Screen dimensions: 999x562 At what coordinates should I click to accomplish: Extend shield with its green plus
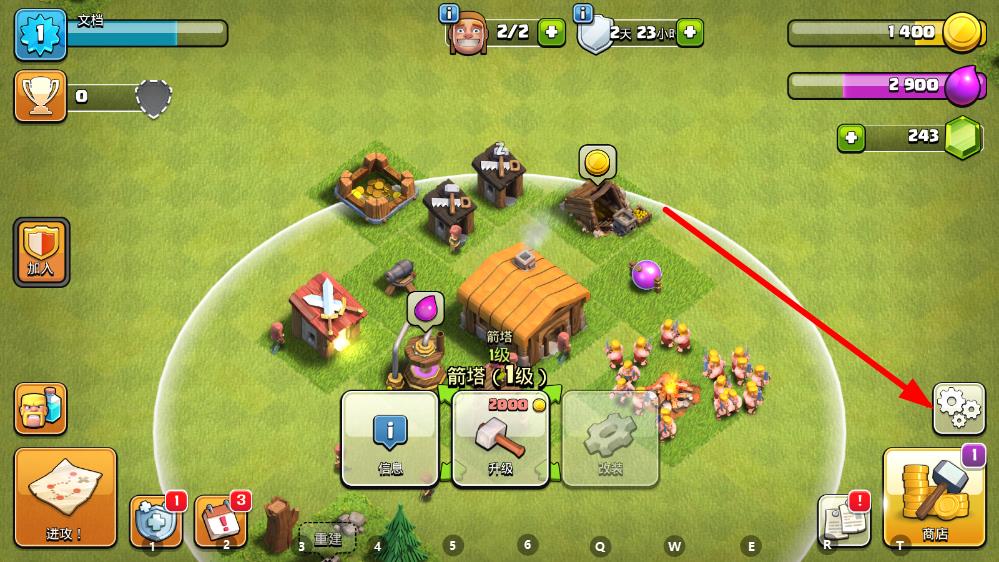click(x=689, y=32)
